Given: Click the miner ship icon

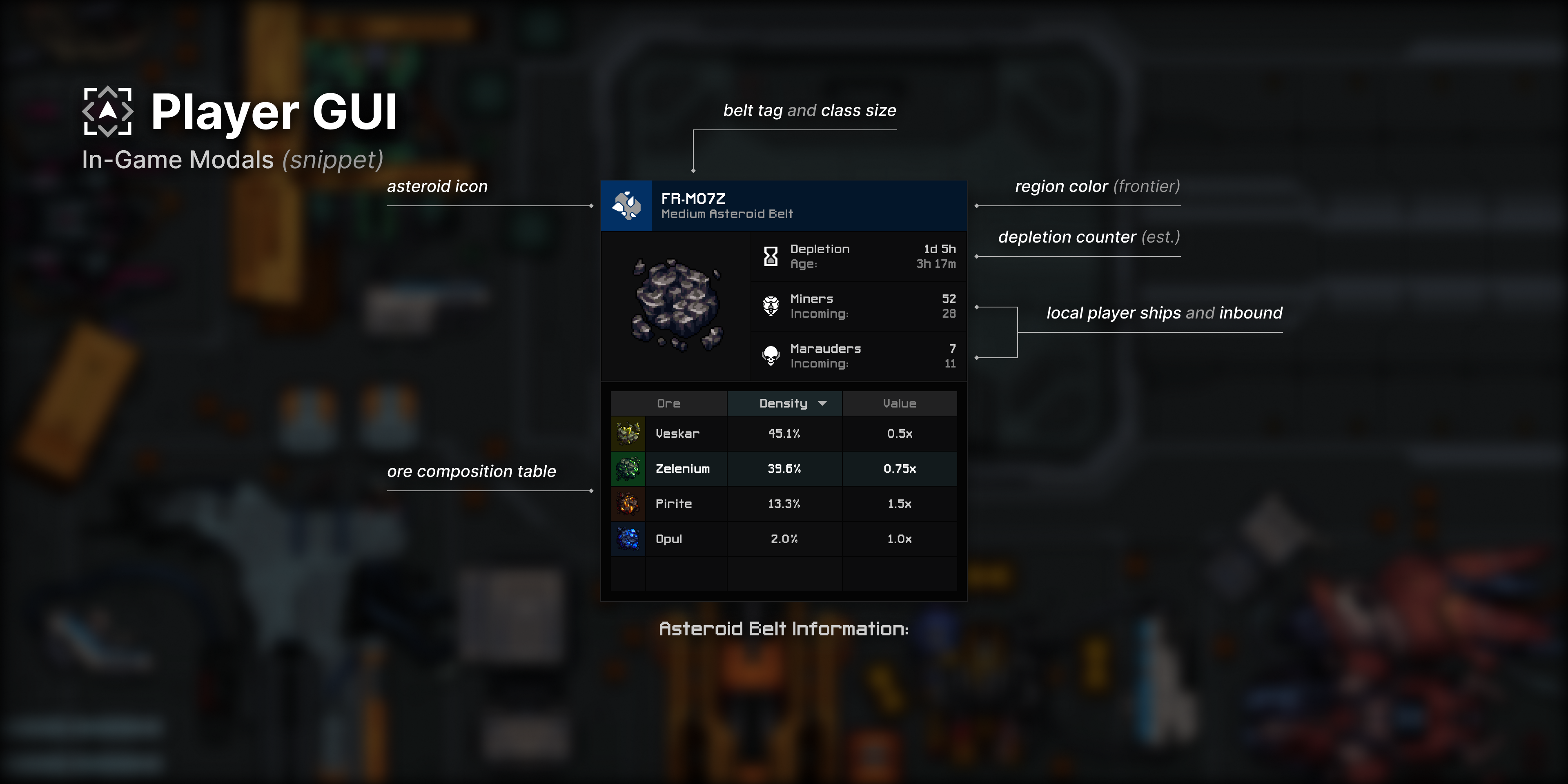Looking at the screenshot, I should point(770,305).
